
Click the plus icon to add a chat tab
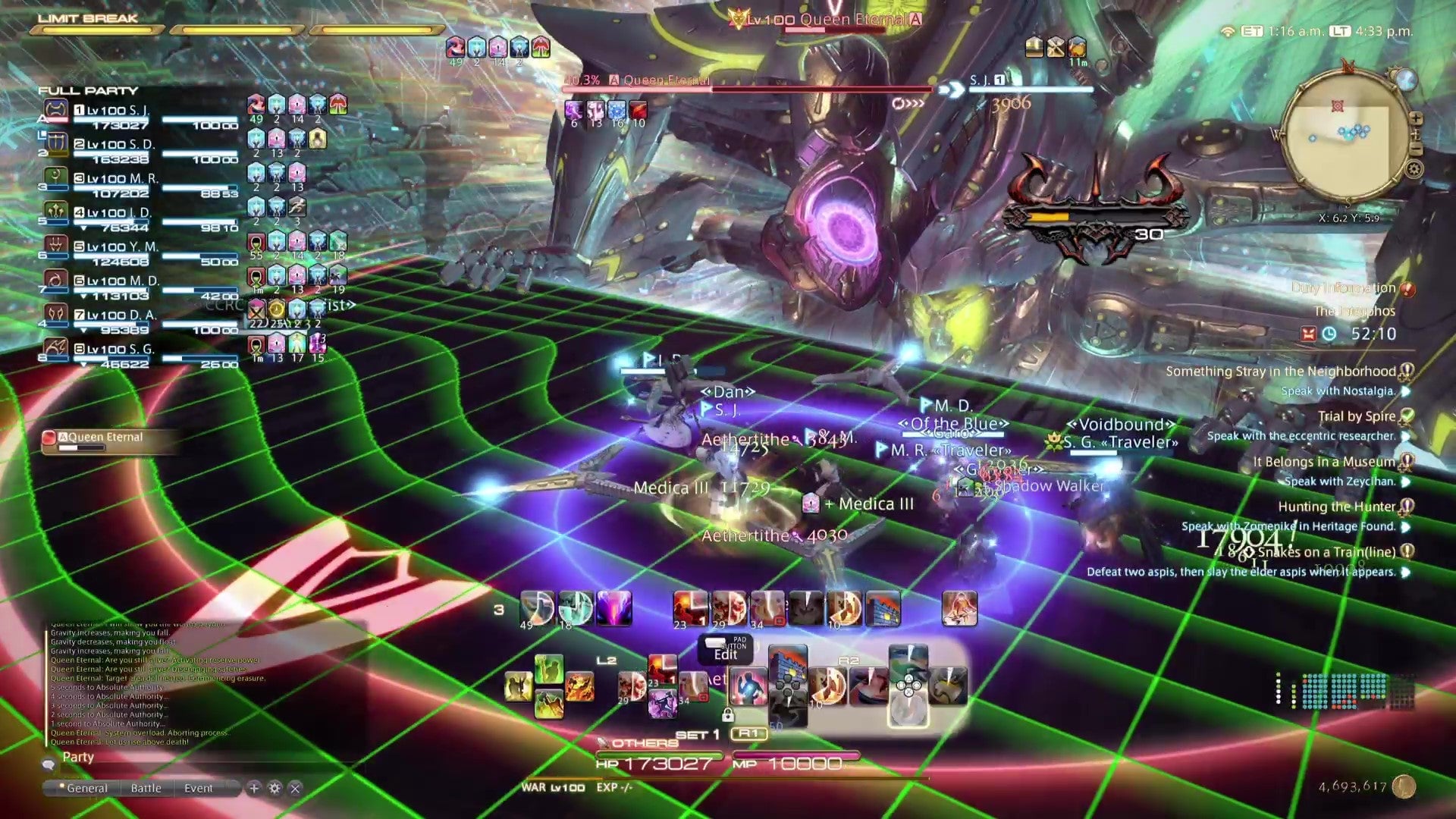tap(253, 789)
